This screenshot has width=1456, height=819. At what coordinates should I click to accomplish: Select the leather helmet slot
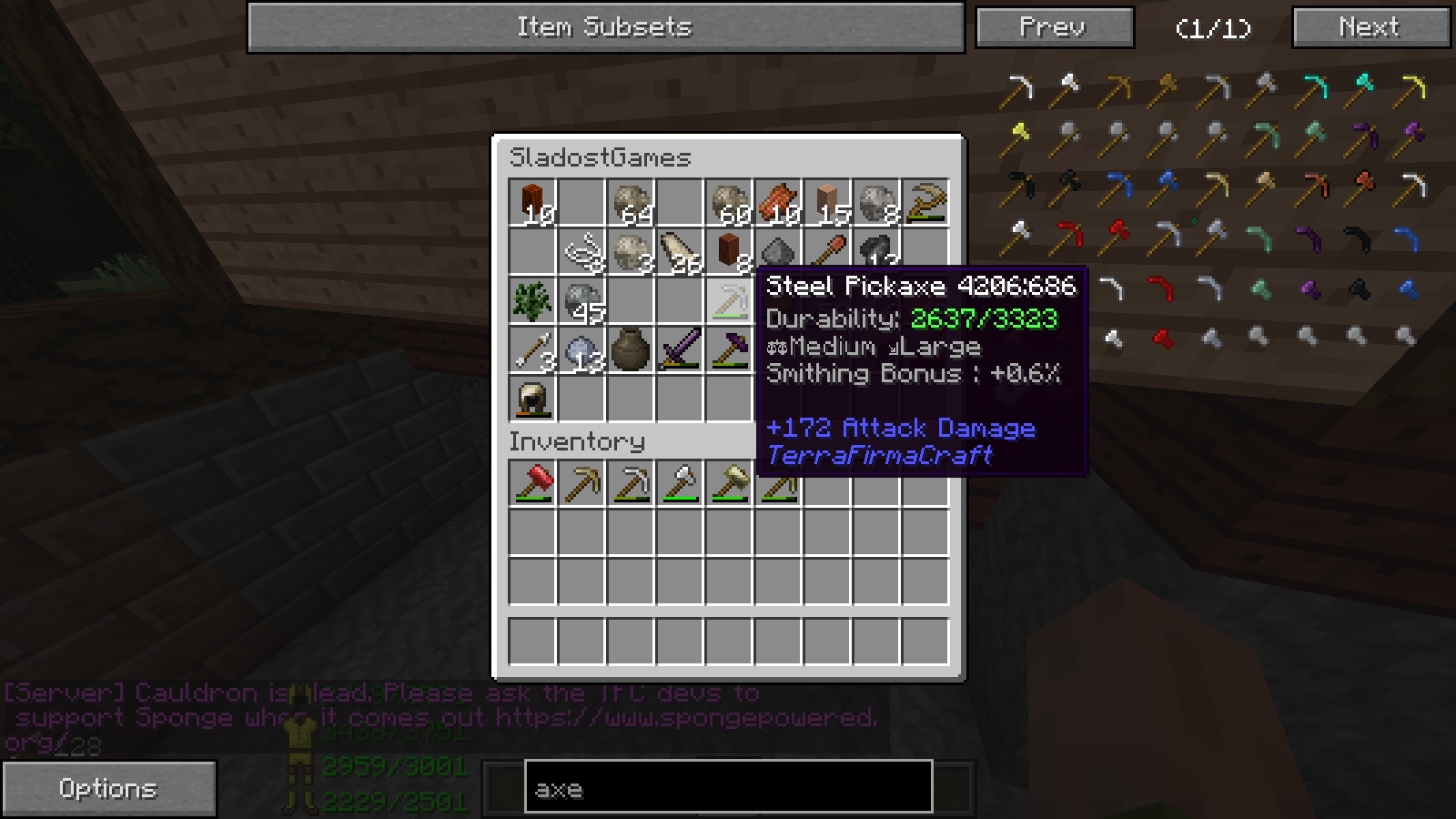[x=532, y=399]
